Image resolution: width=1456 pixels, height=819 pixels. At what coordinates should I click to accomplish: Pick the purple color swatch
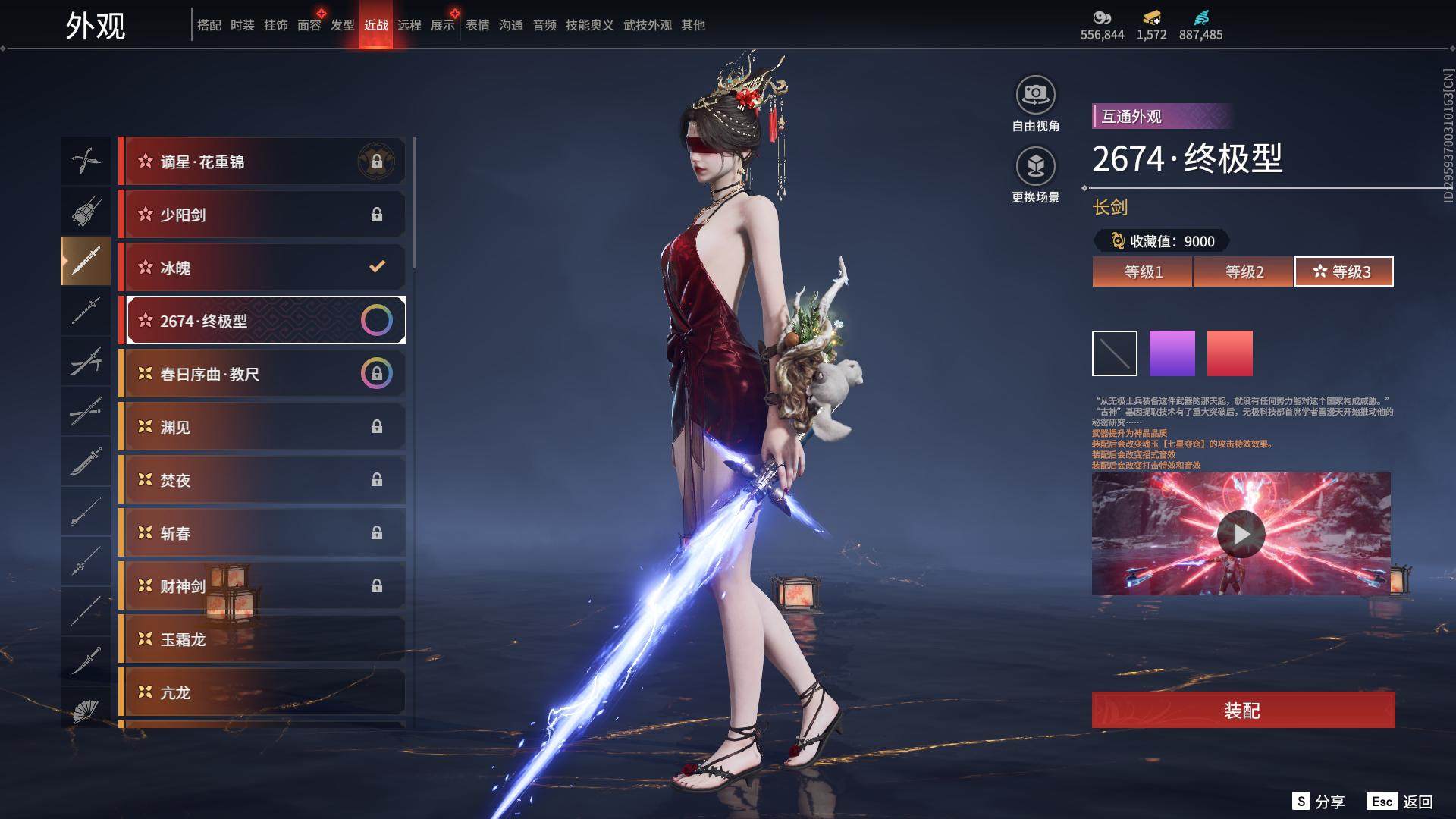pyautogui.click(x=1172, y=353)
